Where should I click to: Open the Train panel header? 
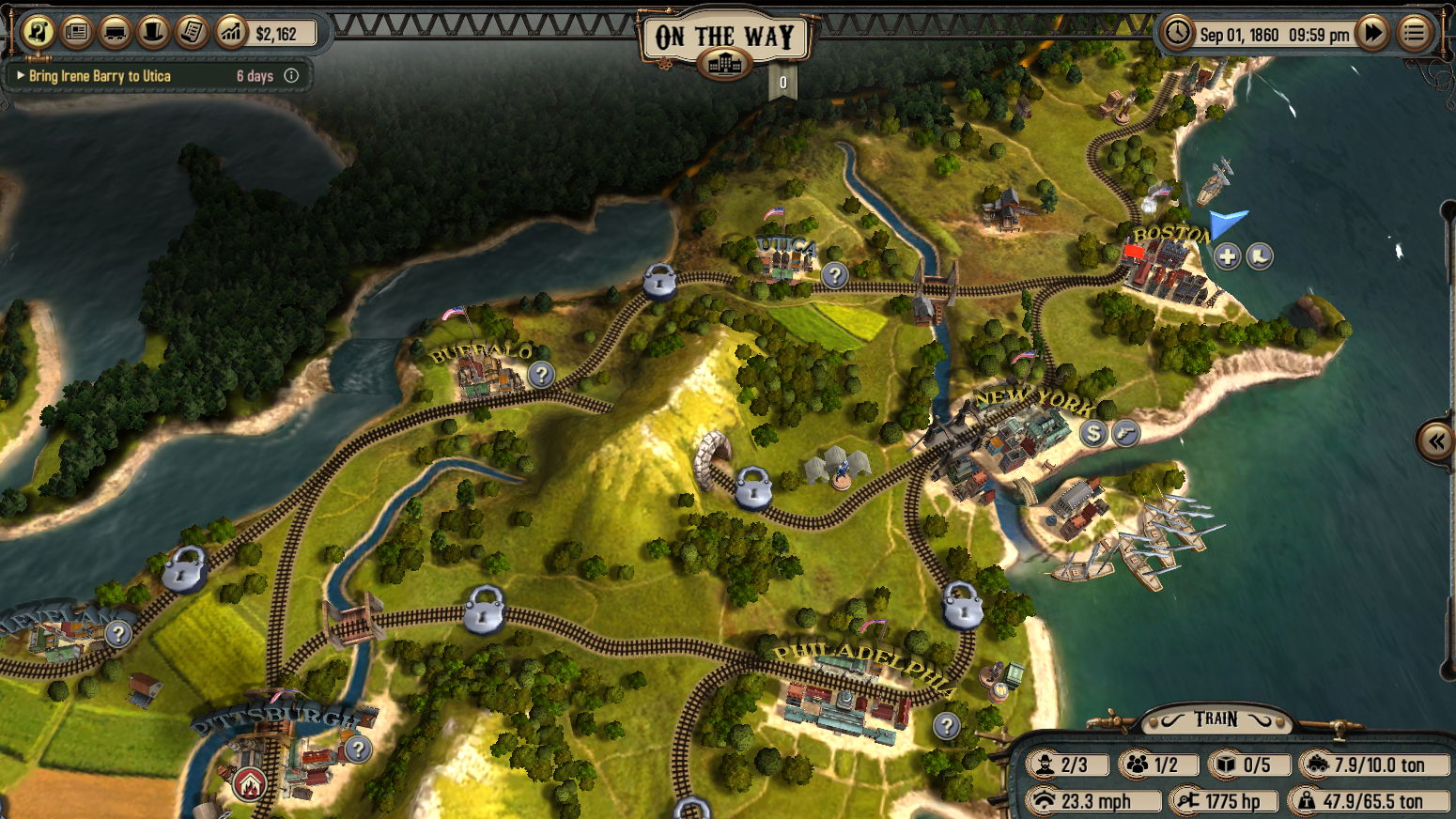tap(1216, 719)
